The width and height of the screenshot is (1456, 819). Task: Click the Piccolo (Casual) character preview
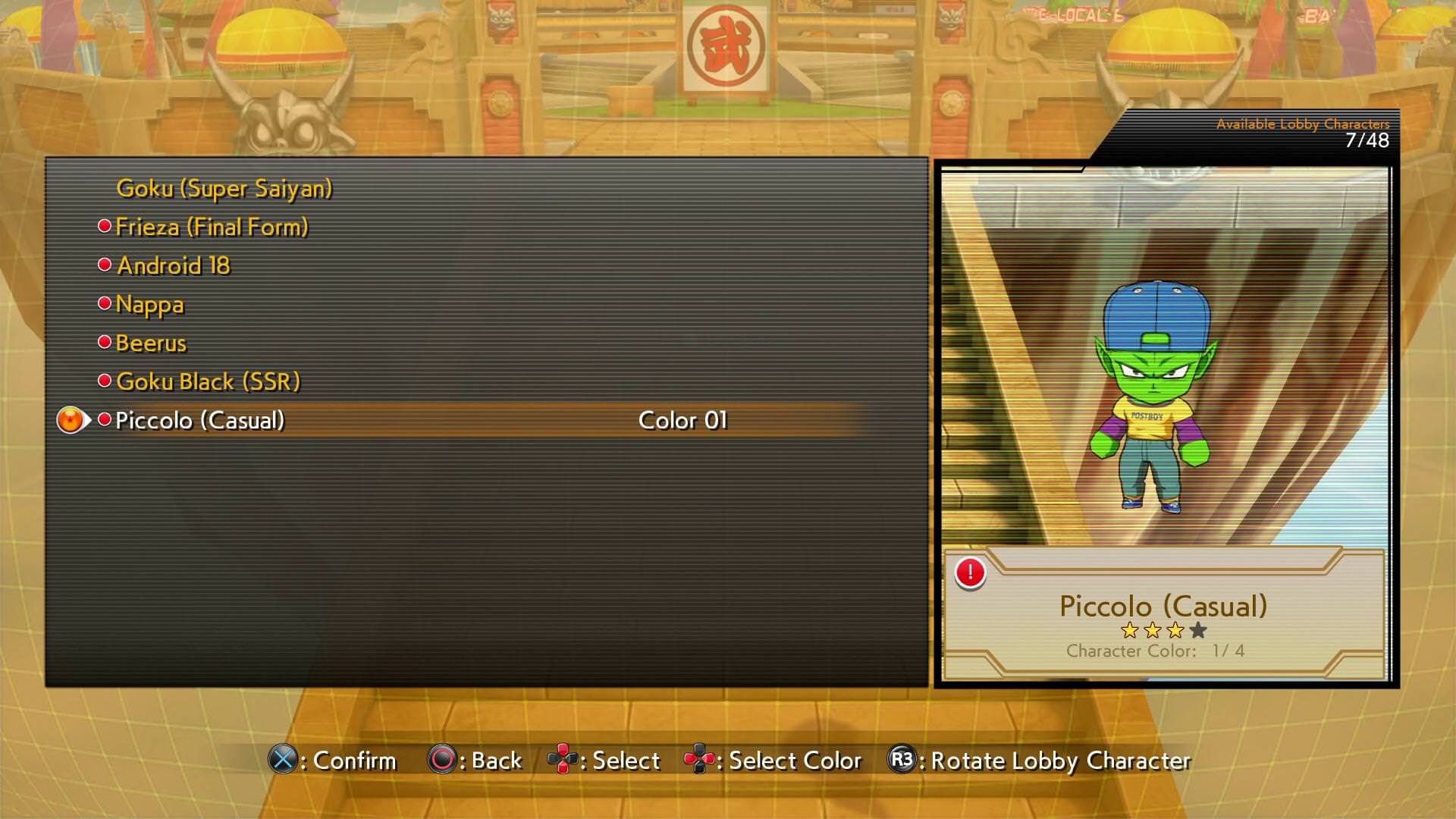coord(1154,394)
